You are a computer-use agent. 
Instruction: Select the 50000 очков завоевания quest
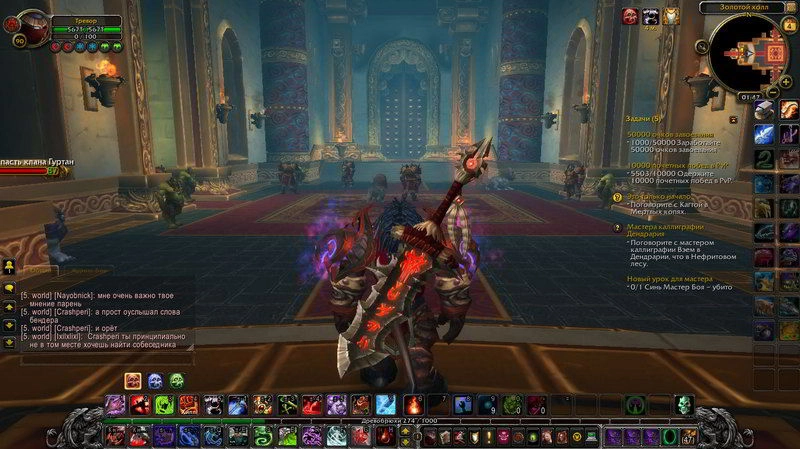(x=670, y=133)
